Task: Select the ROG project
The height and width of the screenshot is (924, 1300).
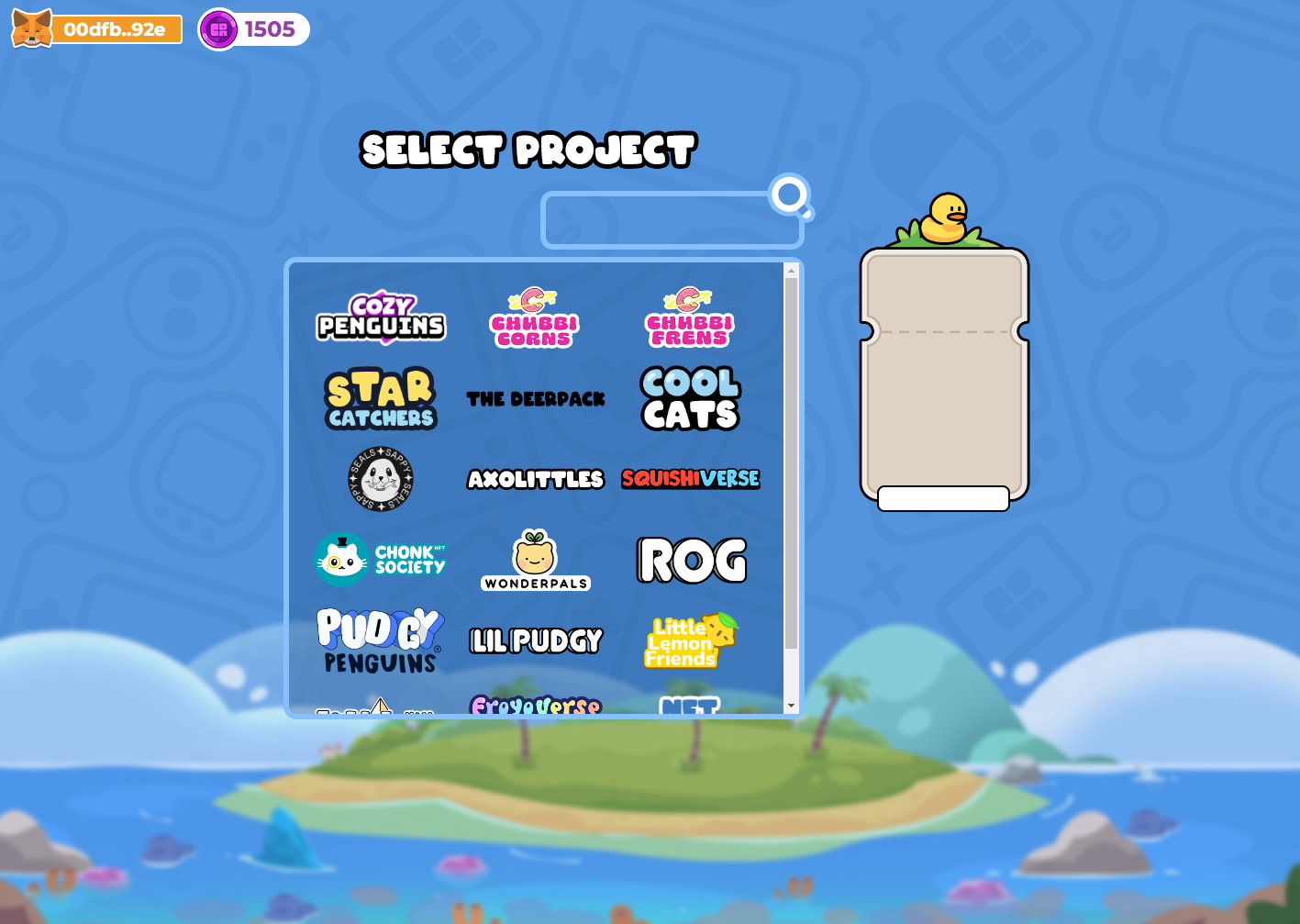Action: (x=689, y=558)
